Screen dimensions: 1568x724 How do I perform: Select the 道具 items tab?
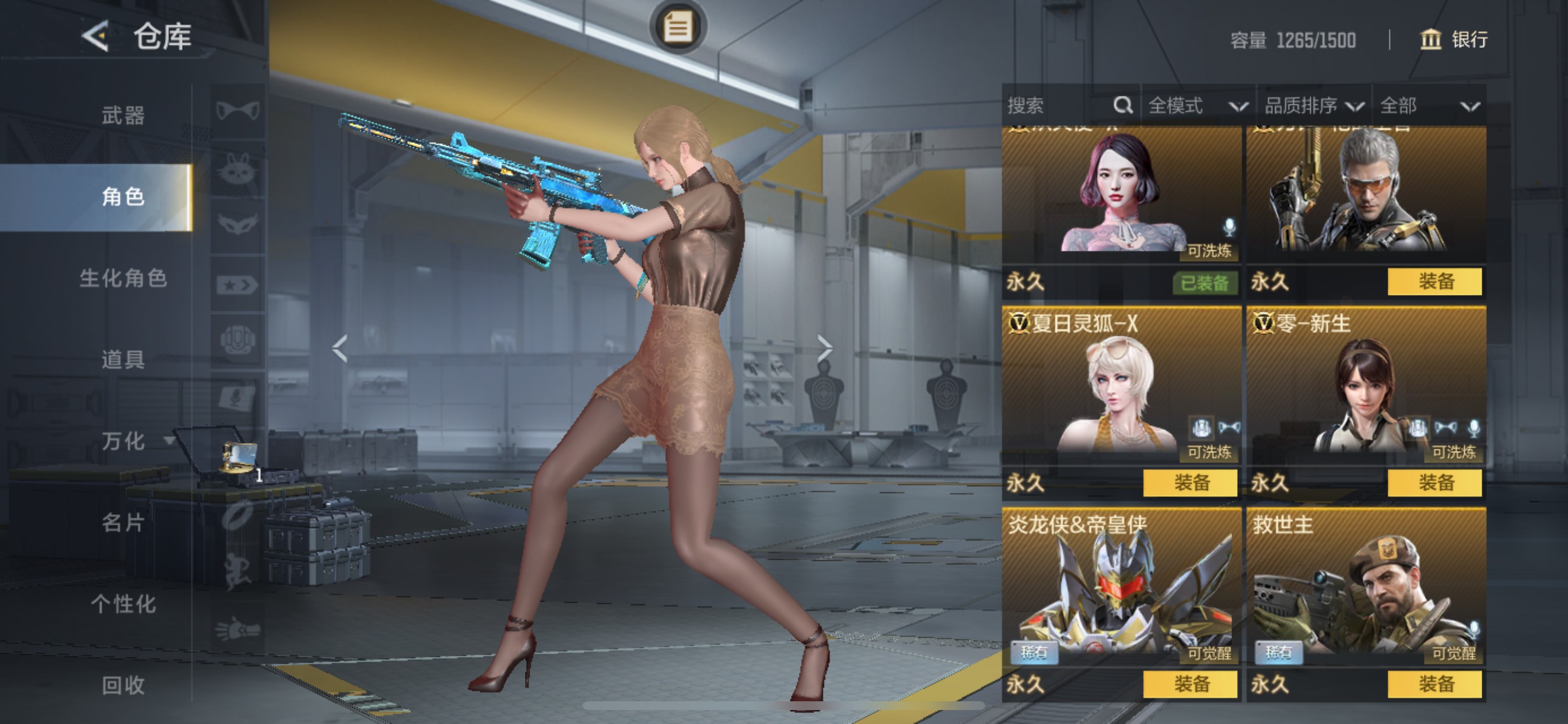[x=123, y=360]
